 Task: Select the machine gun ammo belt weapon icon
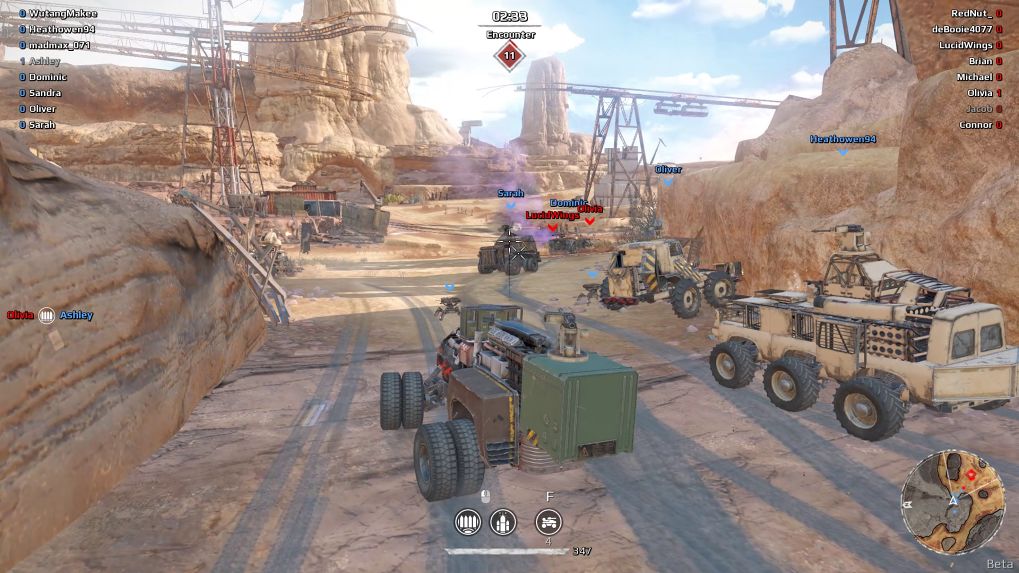(467, 521)
